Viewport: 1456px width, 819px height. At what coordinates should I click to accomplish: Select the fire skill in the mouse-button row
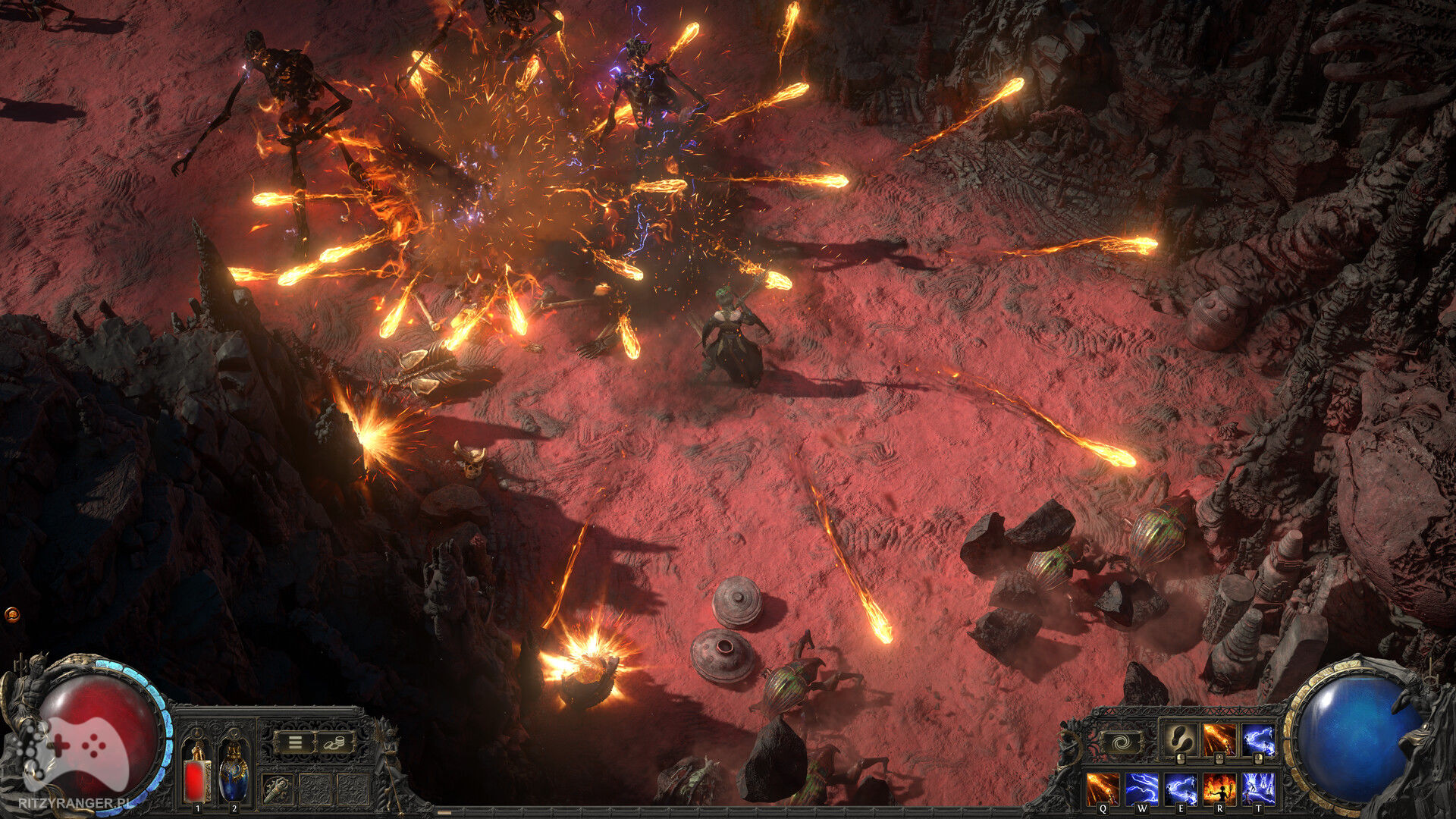click(x=1219, y=740)
